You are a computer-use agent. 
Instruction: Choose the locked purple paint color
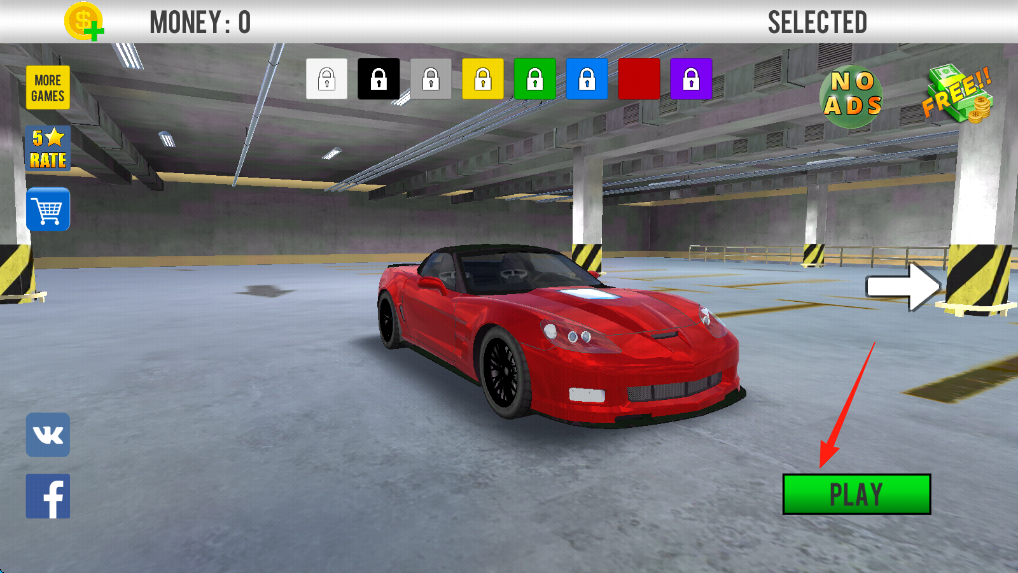click(x=691, y=79)
